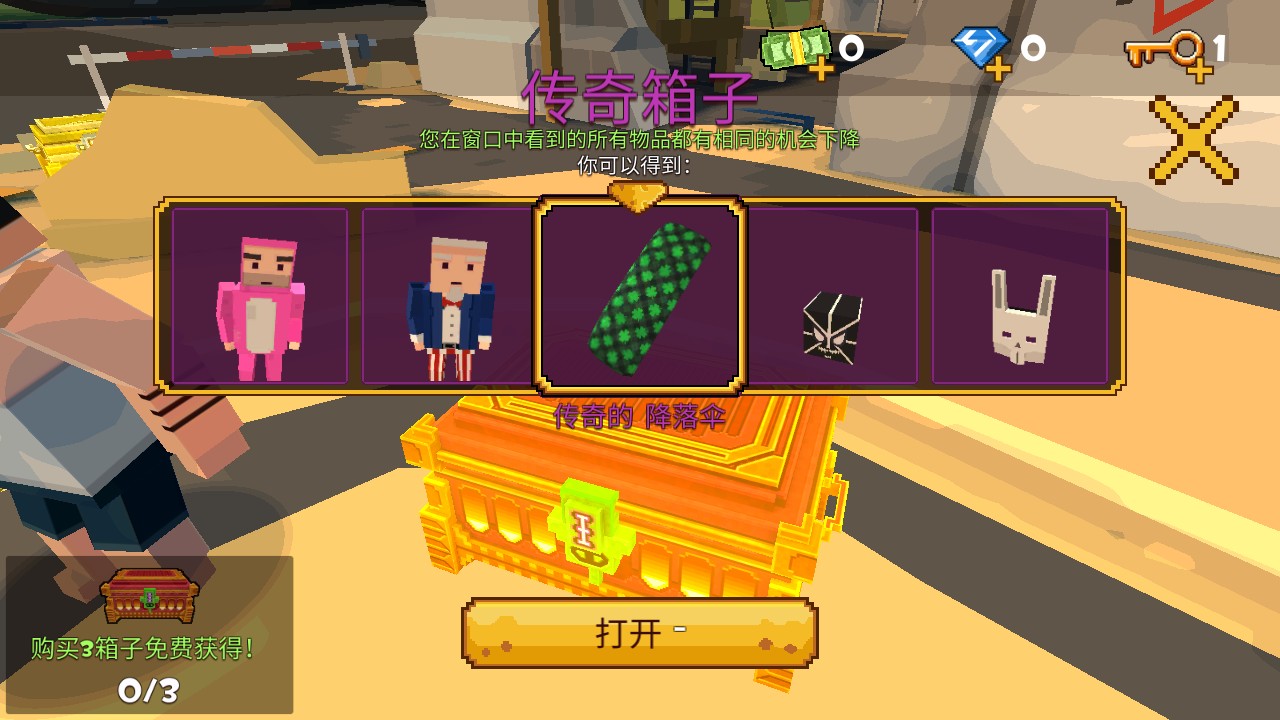Click the plus under the blue diamond
The width and height of the screenshot is (1280, 720).
point(999,71)
